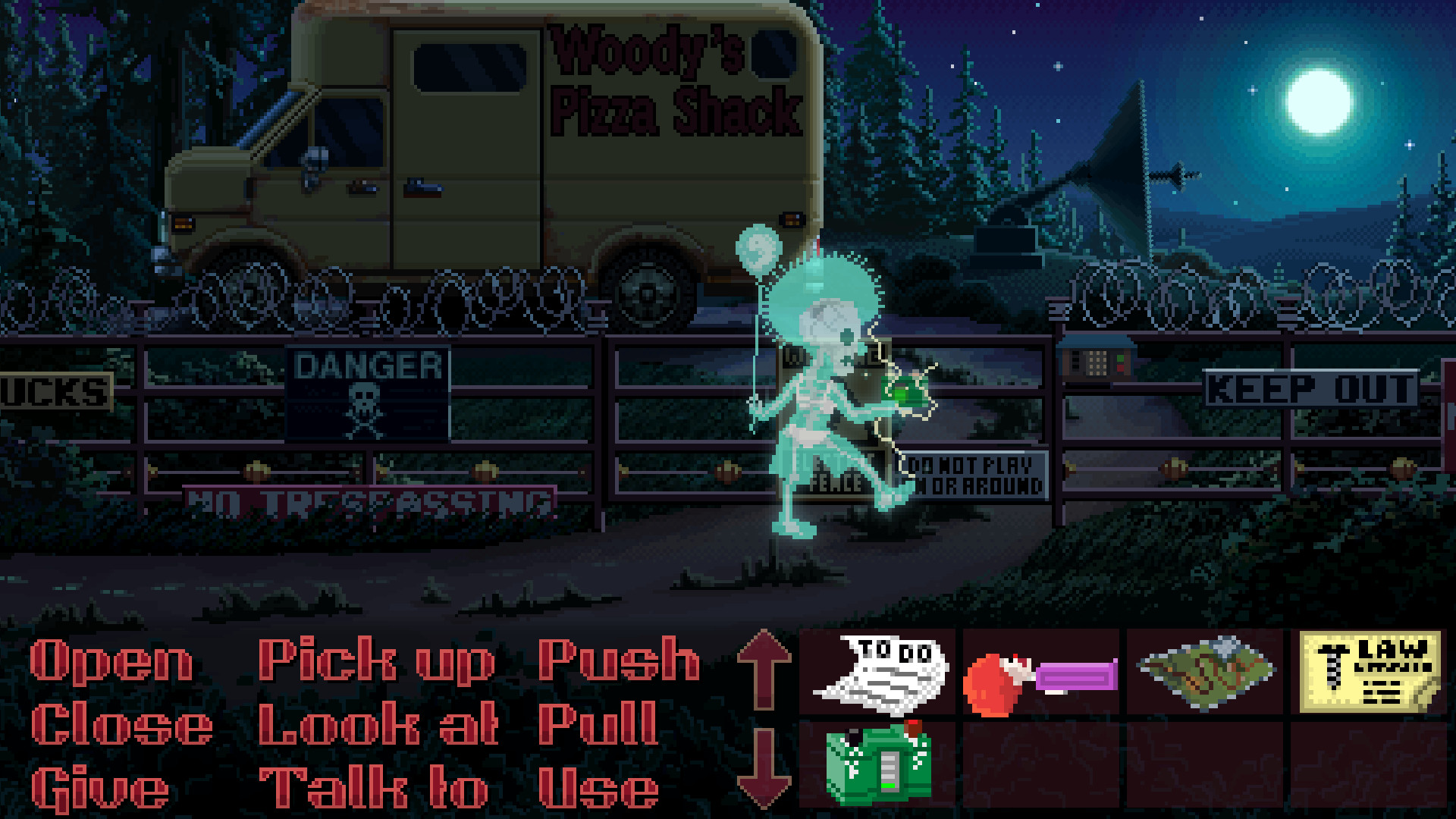Screen dimensions: 1456x819
Task: Click the skull on the DANGER sign
Action: click(x=366, y=400)
